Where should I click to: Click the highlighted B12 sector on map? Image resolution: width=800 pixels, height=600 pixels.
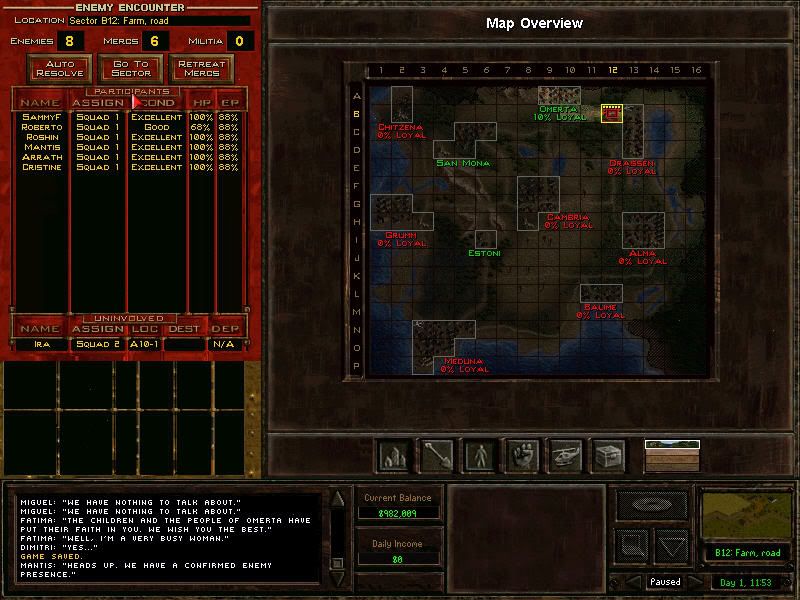[x=612, y=114]
